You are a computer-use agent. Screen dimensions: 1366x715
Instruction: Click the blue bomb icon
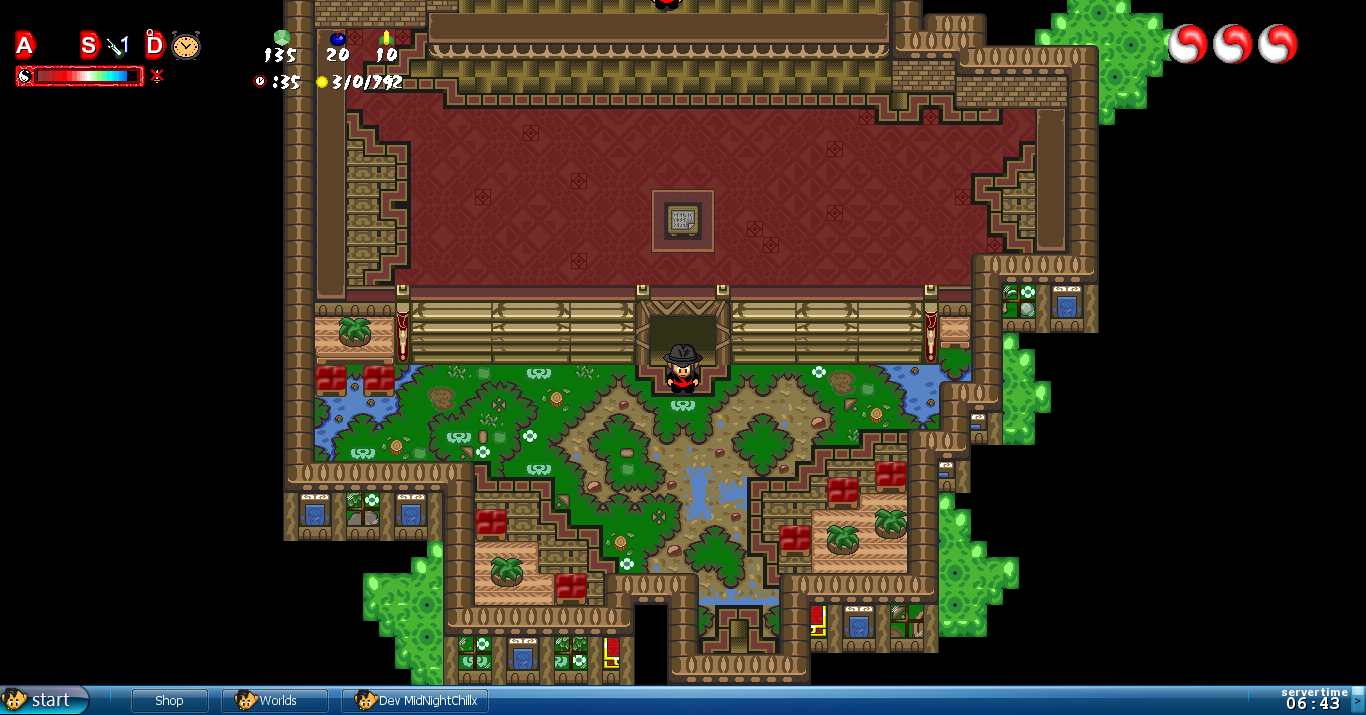(x=338, y=39)
